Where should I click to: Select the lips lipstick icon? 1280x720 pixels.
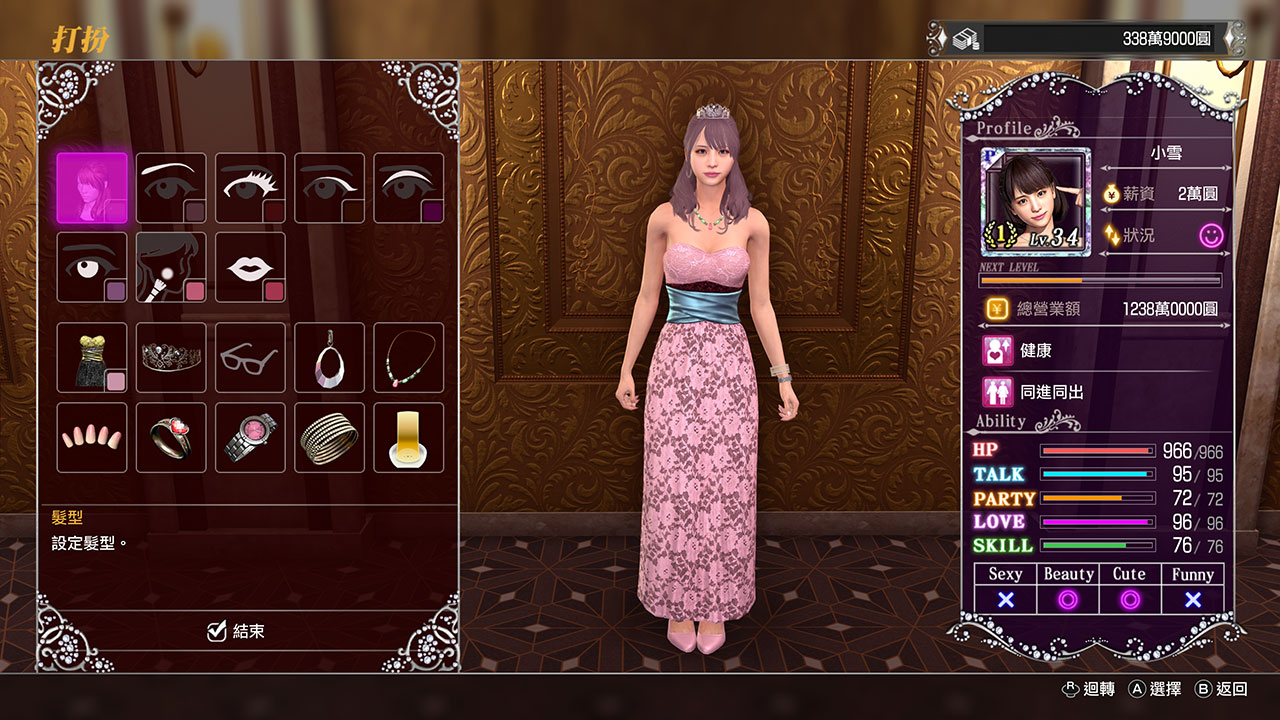[x=250, y=267]
